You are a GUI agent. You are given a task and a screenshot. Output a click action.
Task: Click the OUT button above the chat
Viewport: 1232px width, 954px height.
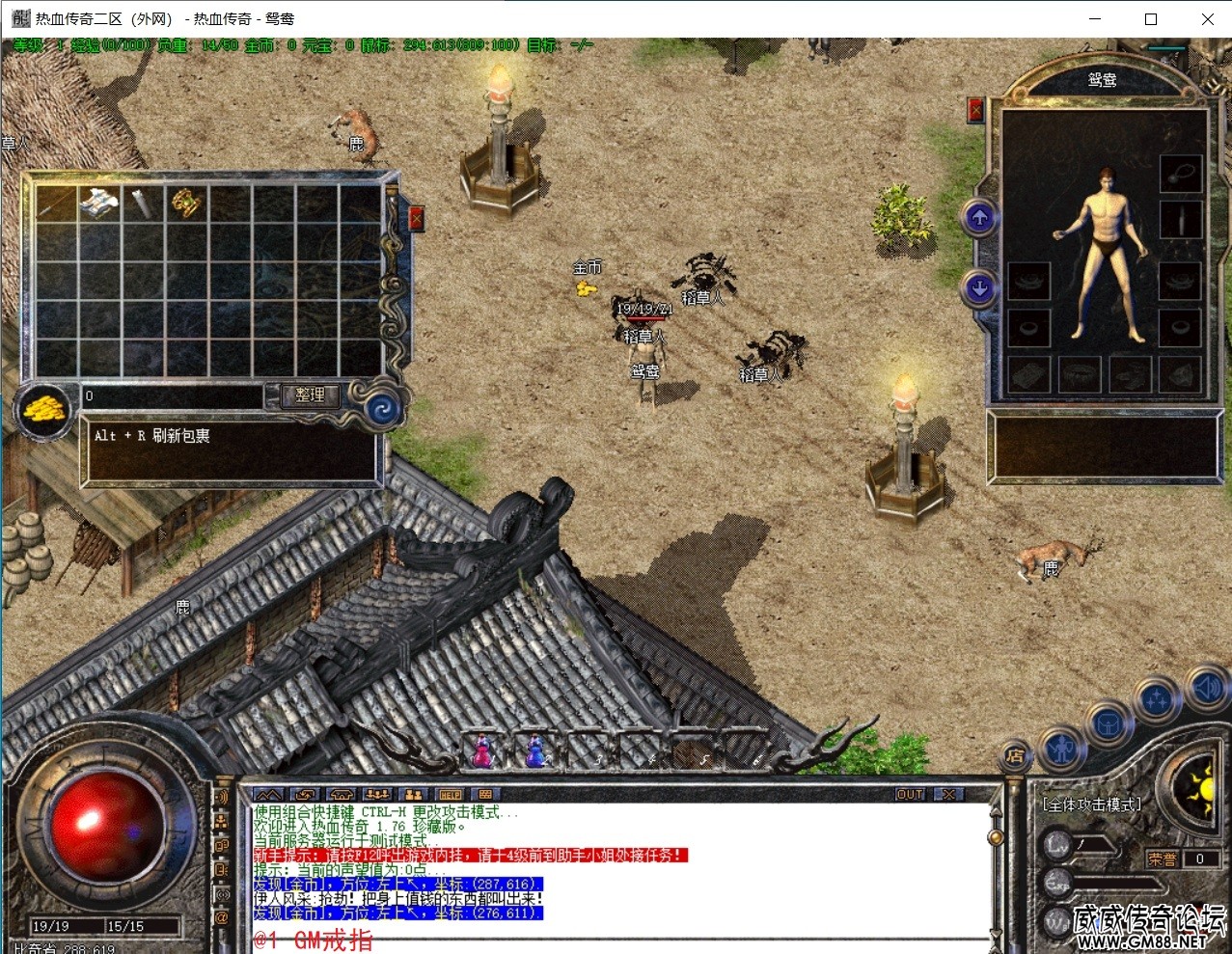pyautogui.click(x=910, y=795)
